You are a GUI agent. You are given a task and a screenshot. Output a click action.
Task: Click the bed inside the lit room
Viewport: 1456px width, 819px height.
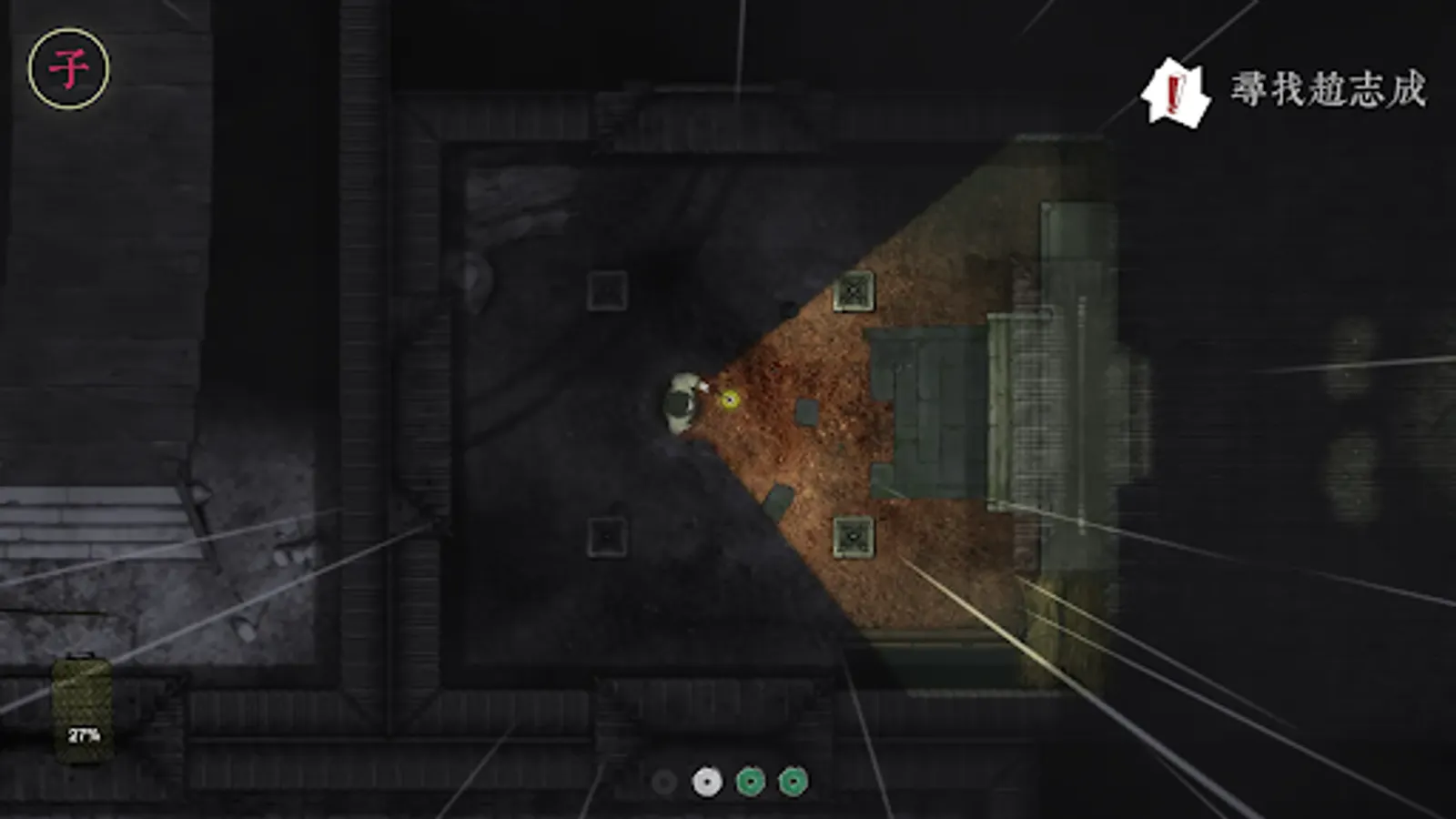[928, 409]
